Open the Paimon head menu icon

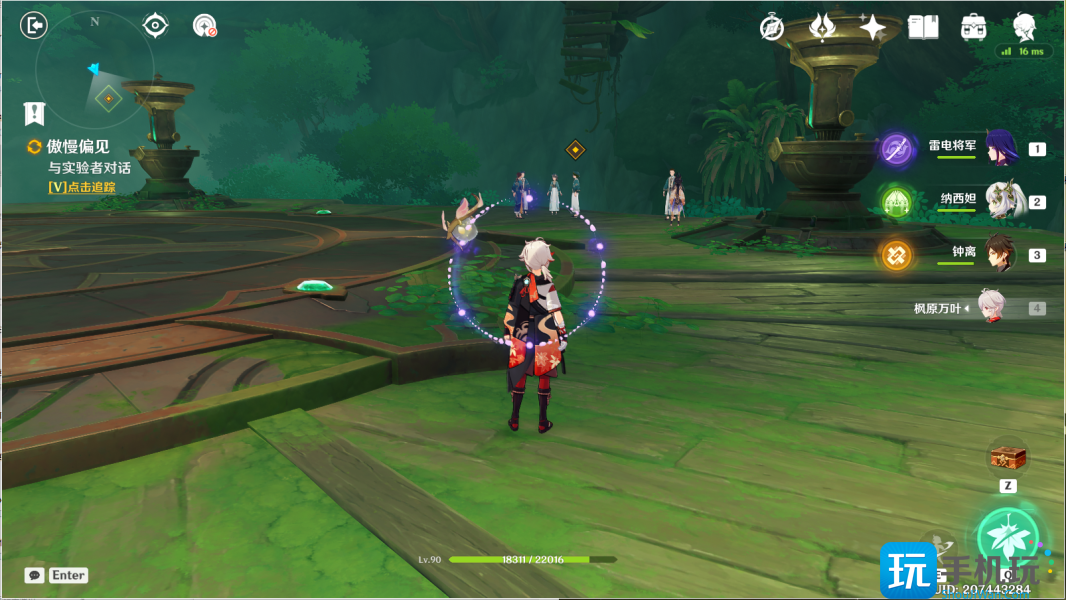pyautogui.click(x=1024, y=26)
